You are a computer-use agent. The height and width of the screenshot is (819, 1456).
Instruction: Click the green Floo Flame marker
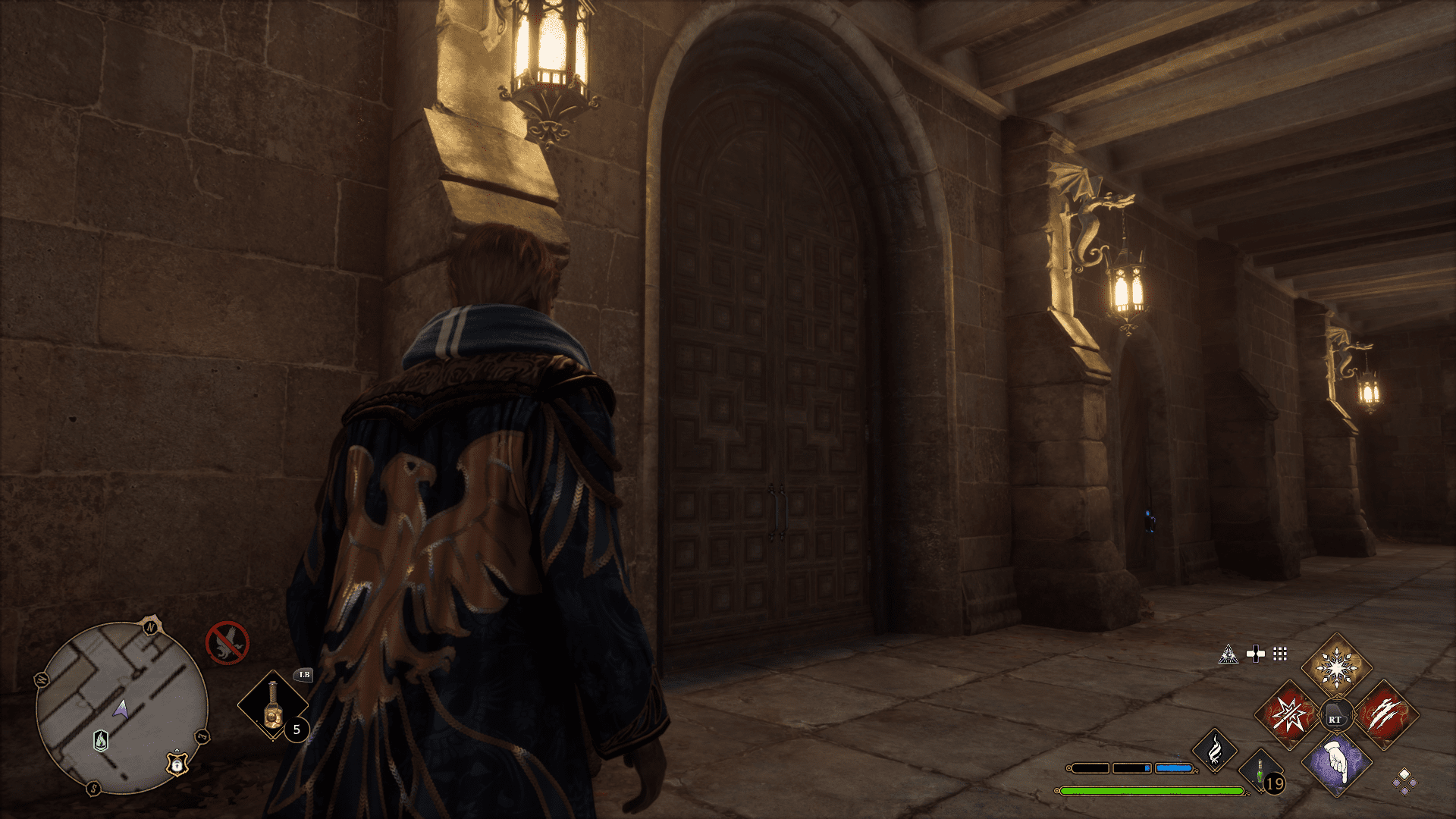[101, 740]
